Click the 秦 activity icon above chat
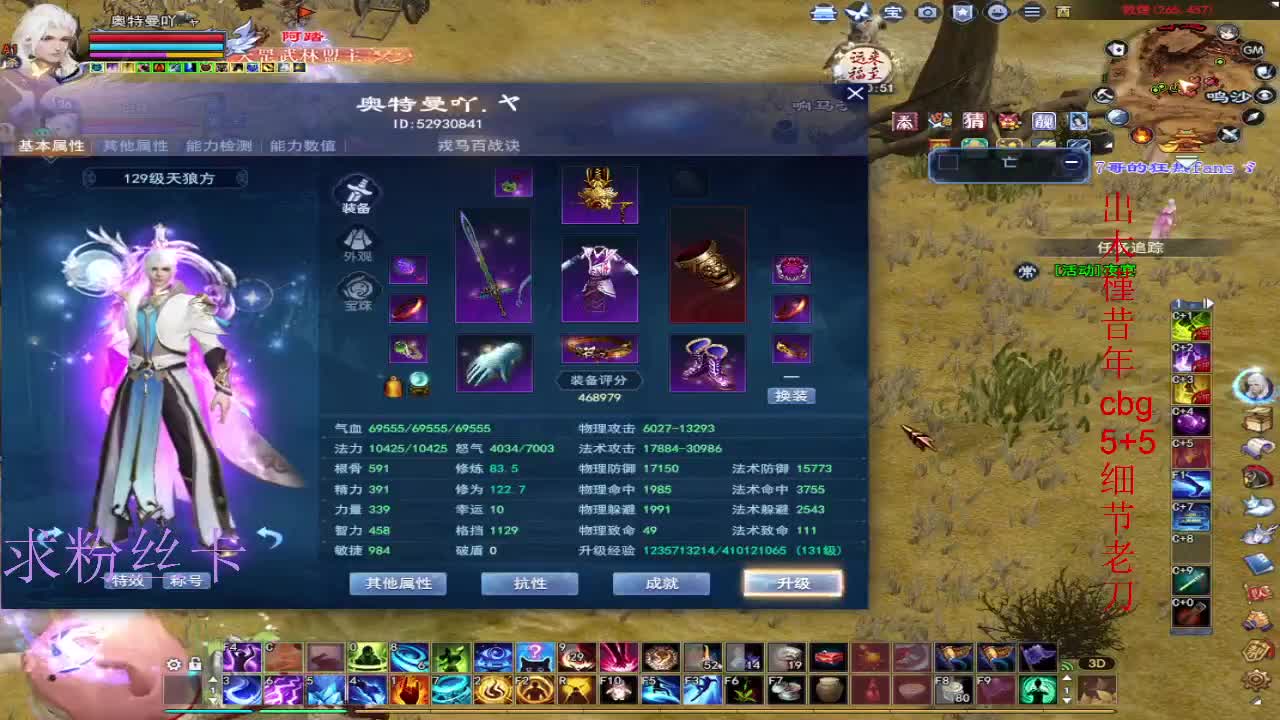The height and width of the screenshot is (720, 1280). pos(906,122)
